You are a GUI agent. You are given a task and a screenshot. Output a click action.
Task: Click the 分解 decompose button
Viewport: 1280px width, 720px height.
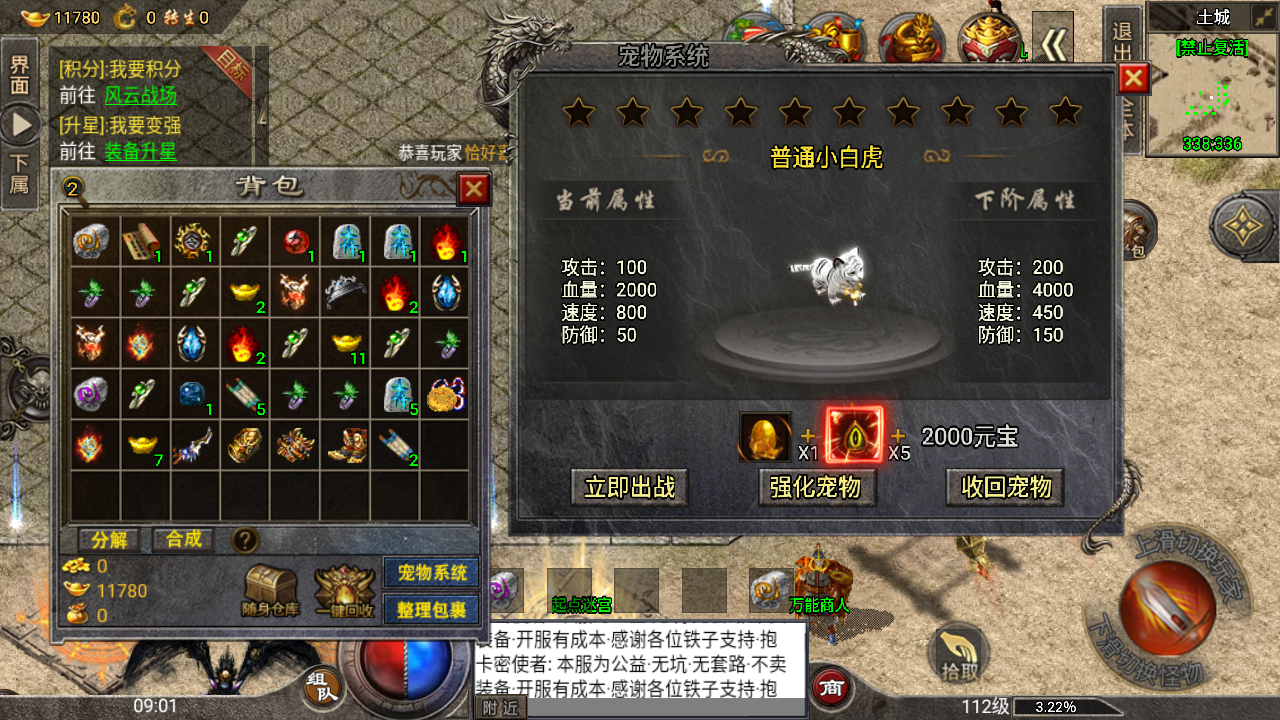pyautogui.click(x=109, y=540)
